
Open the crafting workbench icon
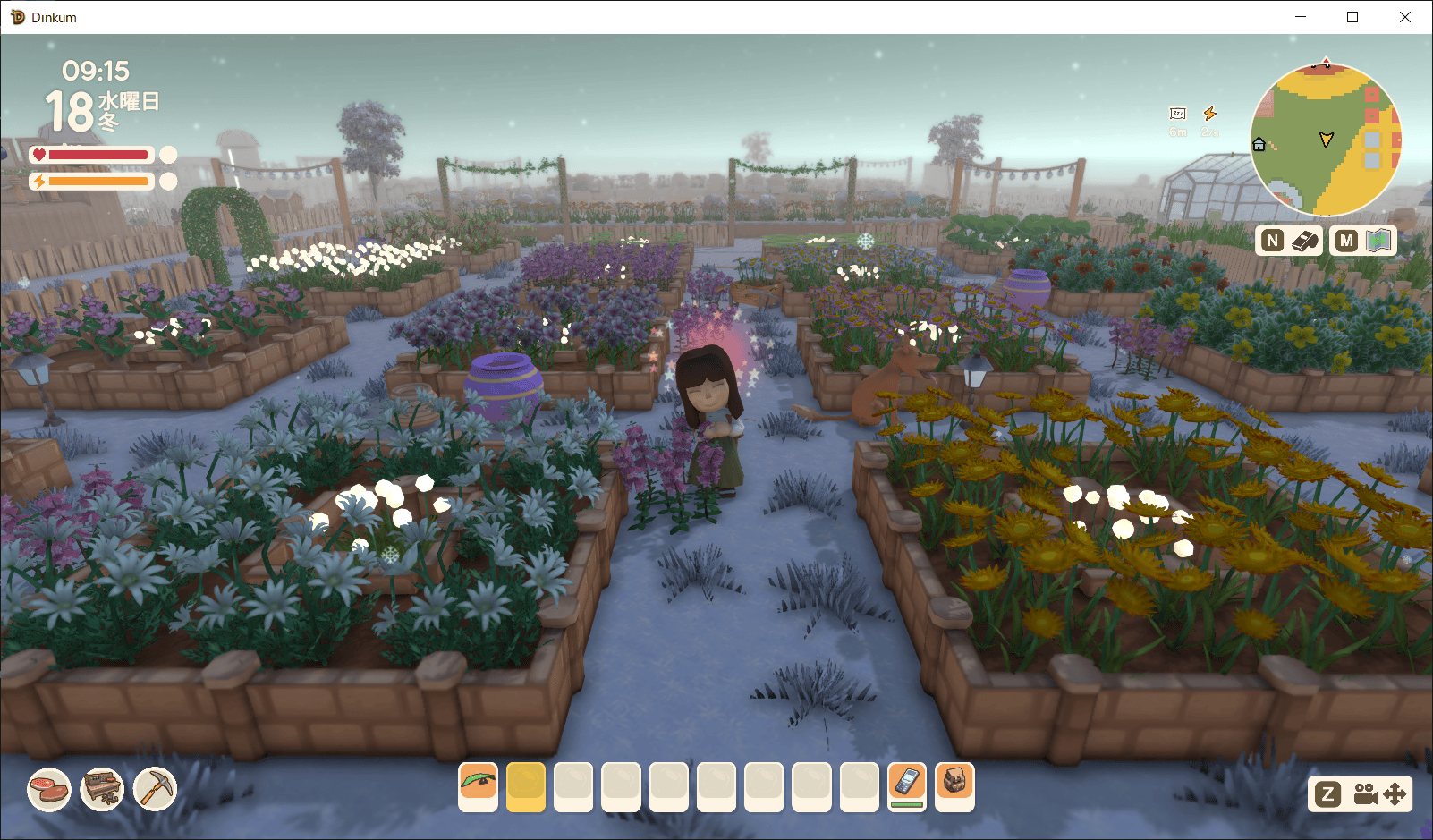point(102,790)
